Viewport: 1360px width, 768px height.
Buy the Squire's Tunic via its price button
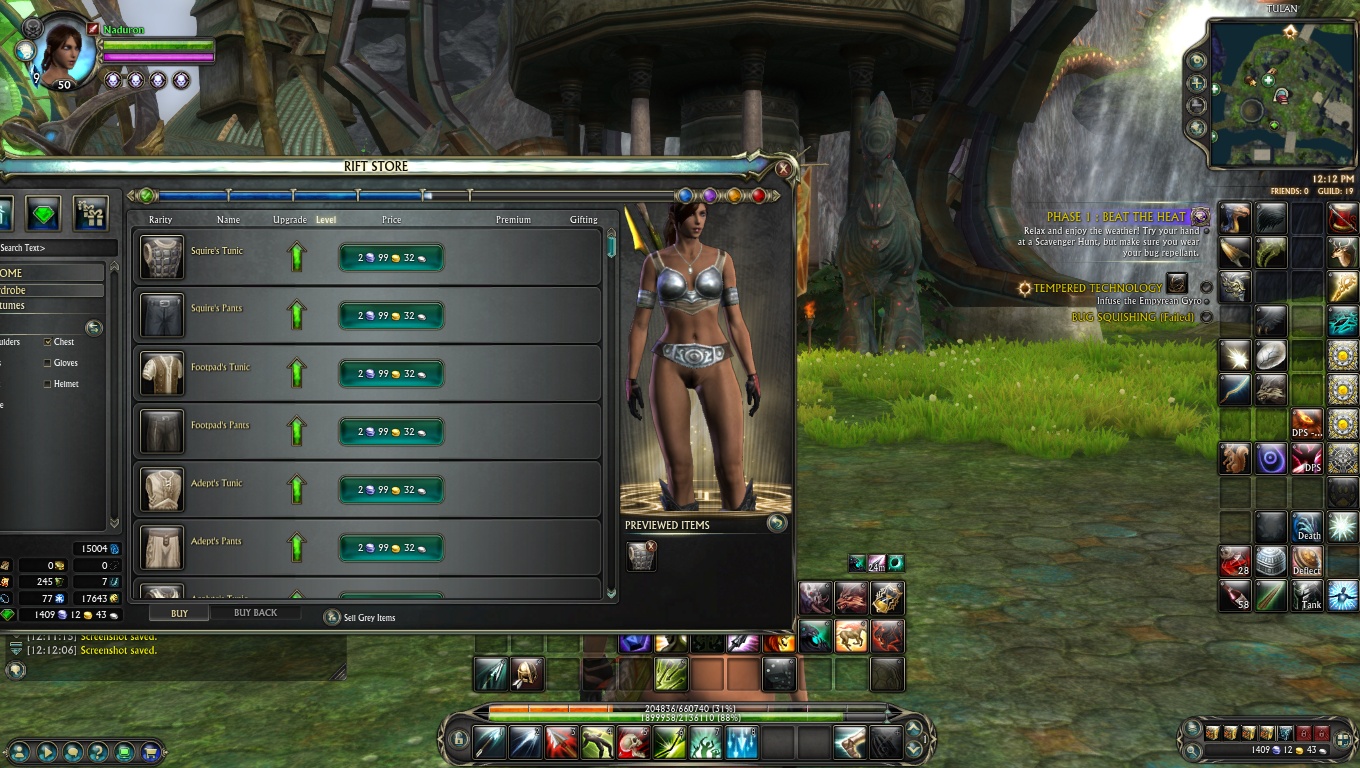[391, 258]
